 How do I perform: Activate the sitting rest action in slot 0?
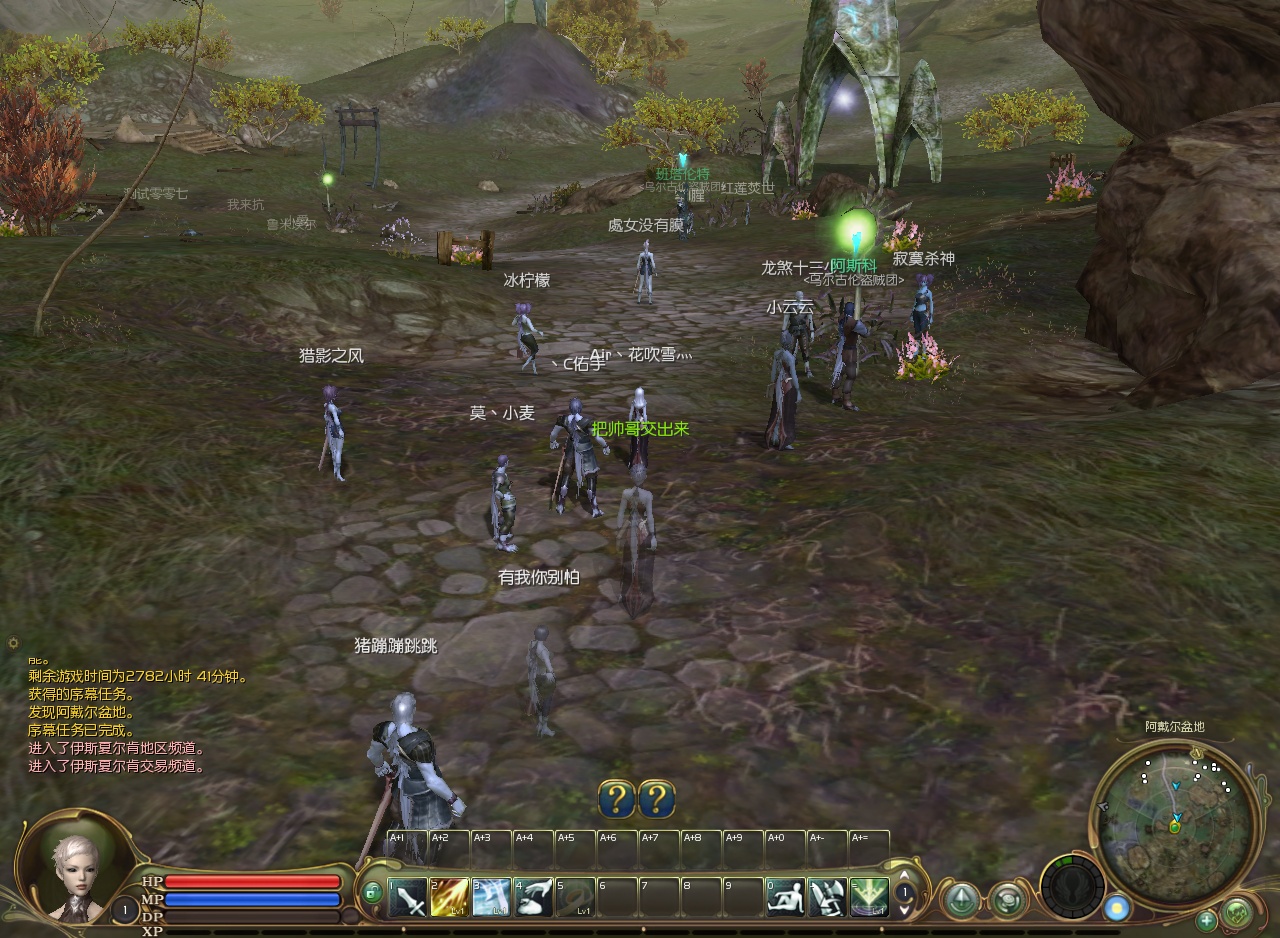[786, 898]
